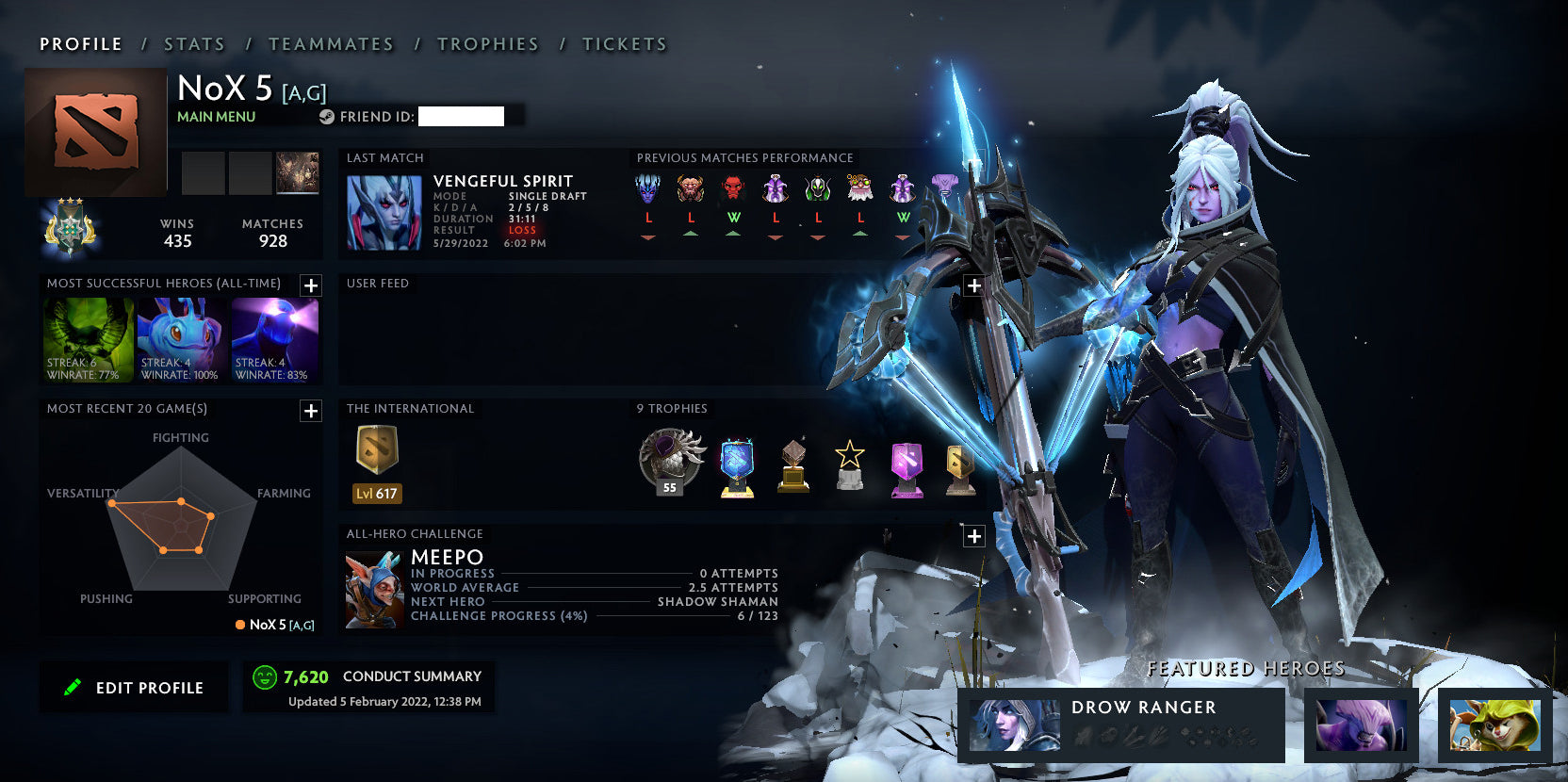Expand the User Feed section
This screenshot has height=782, width=1568.
(x=974, y=285)
